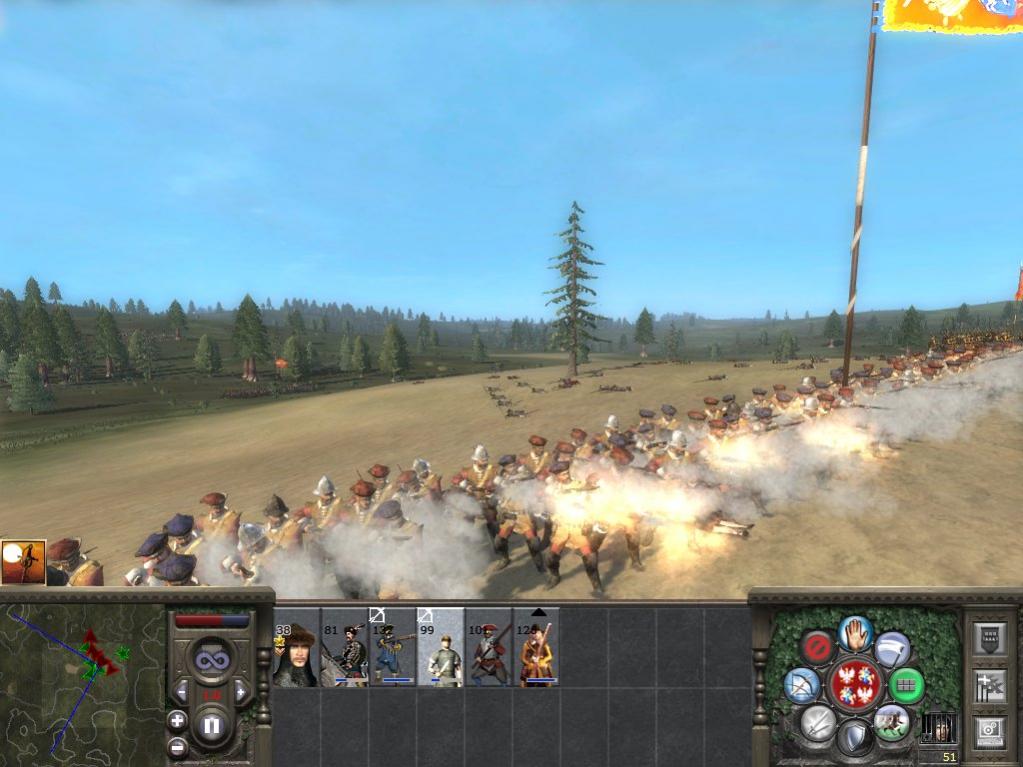Select the unit card showing 81 soldiers
The width and height of the screenshot is (1023, 767).
click(345, 648)
